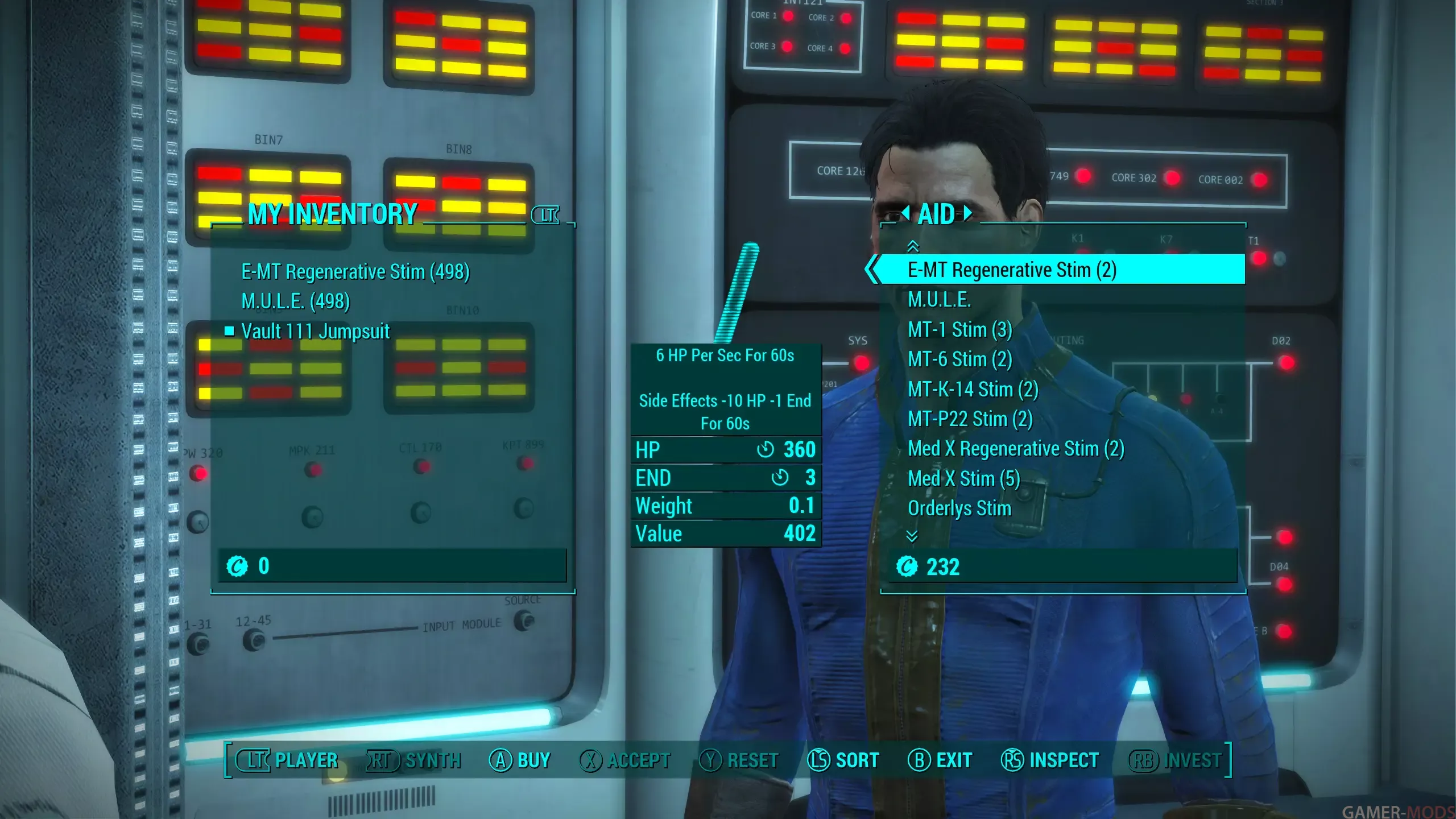Click the down chevron below vendor list
Image resolution: width=1456 pixels, height=819 pixels.
(912, 536)
